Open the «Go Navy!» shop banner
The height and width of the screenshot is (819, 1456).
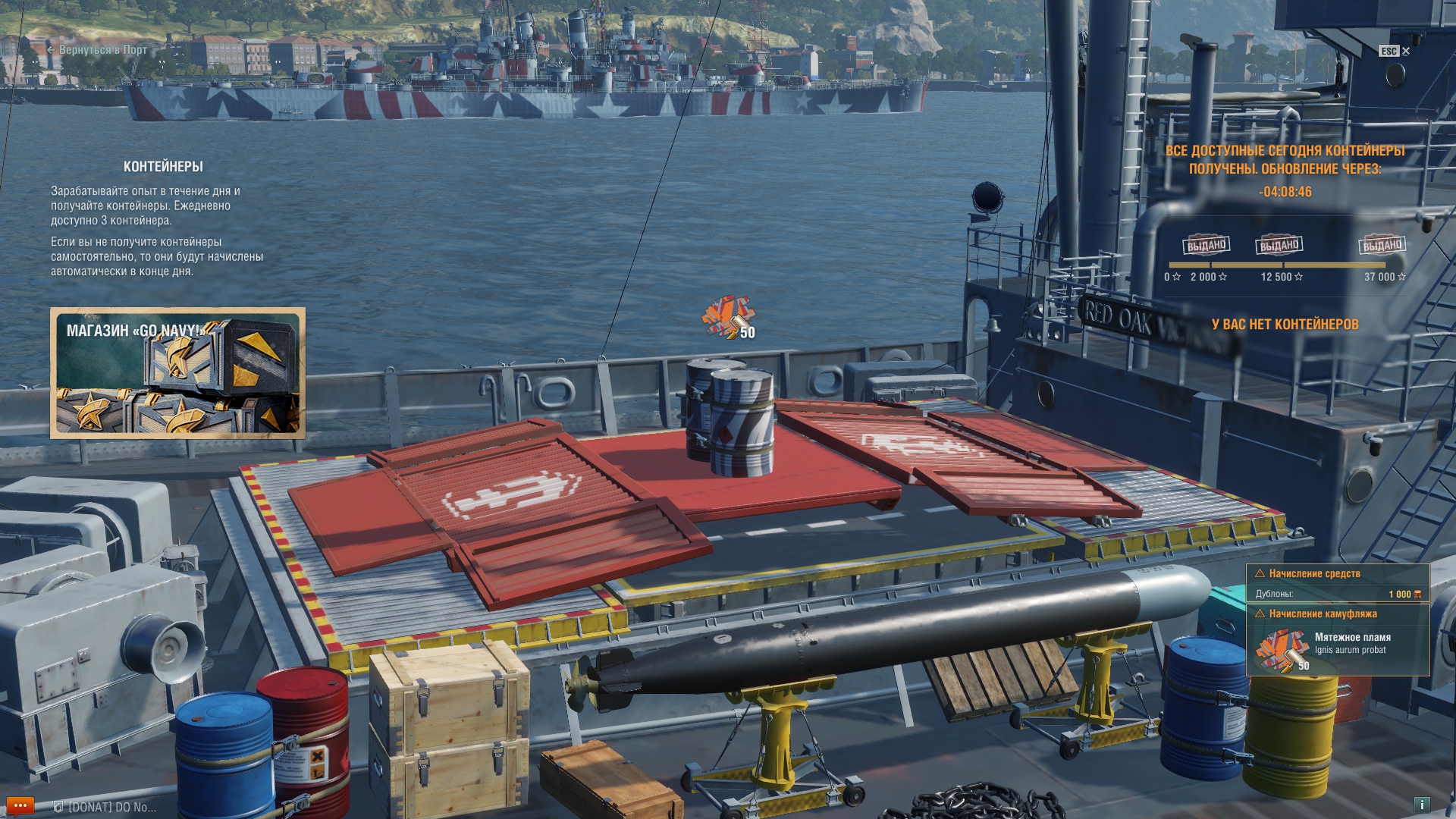click(x=177, y=373)
